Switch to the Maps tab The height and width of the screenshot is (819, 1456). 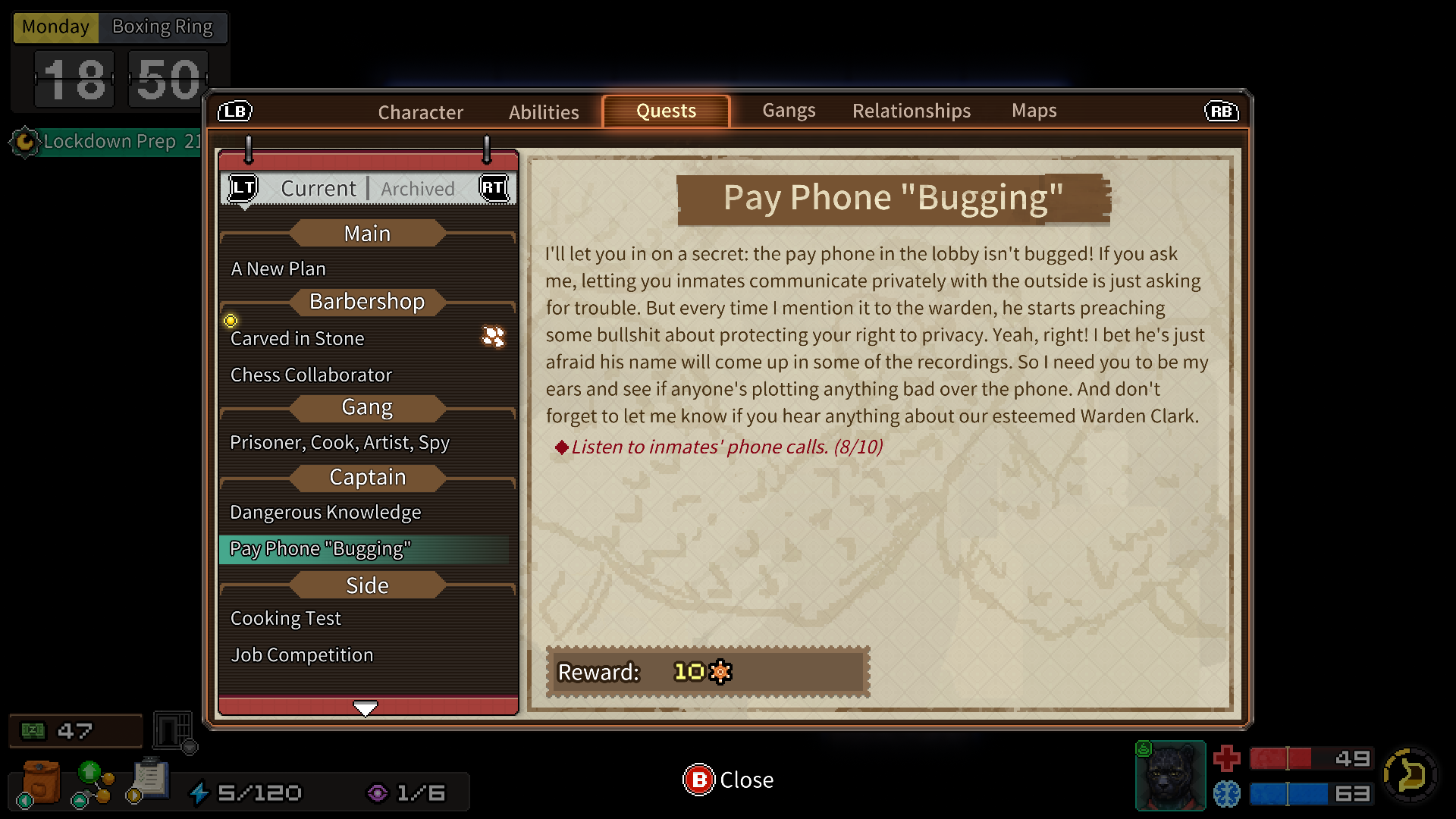[1034, 111]
